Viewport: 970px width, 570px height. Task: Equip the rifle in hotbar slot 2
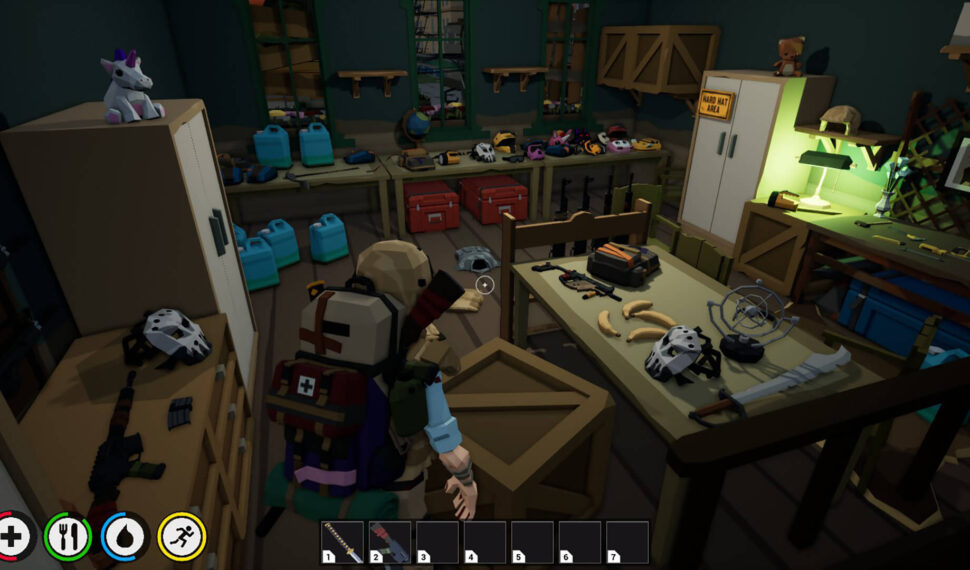coord(390,542)
